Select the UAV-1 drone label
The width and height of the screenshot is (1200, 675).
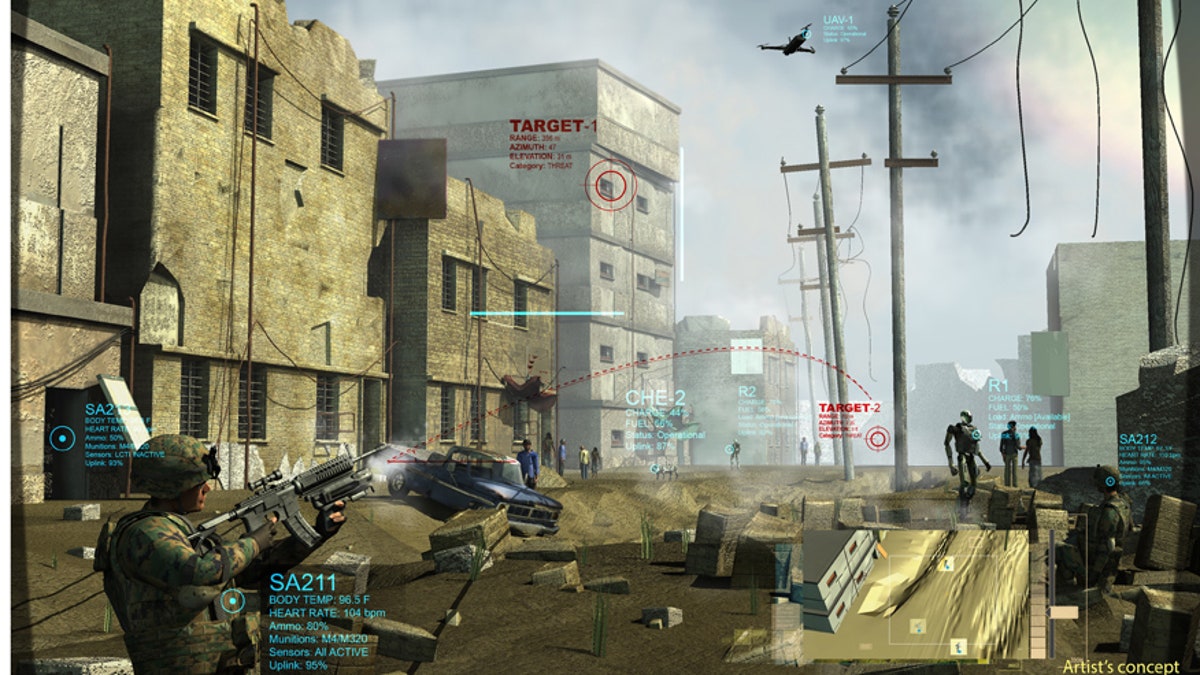[x=837, y=20]
